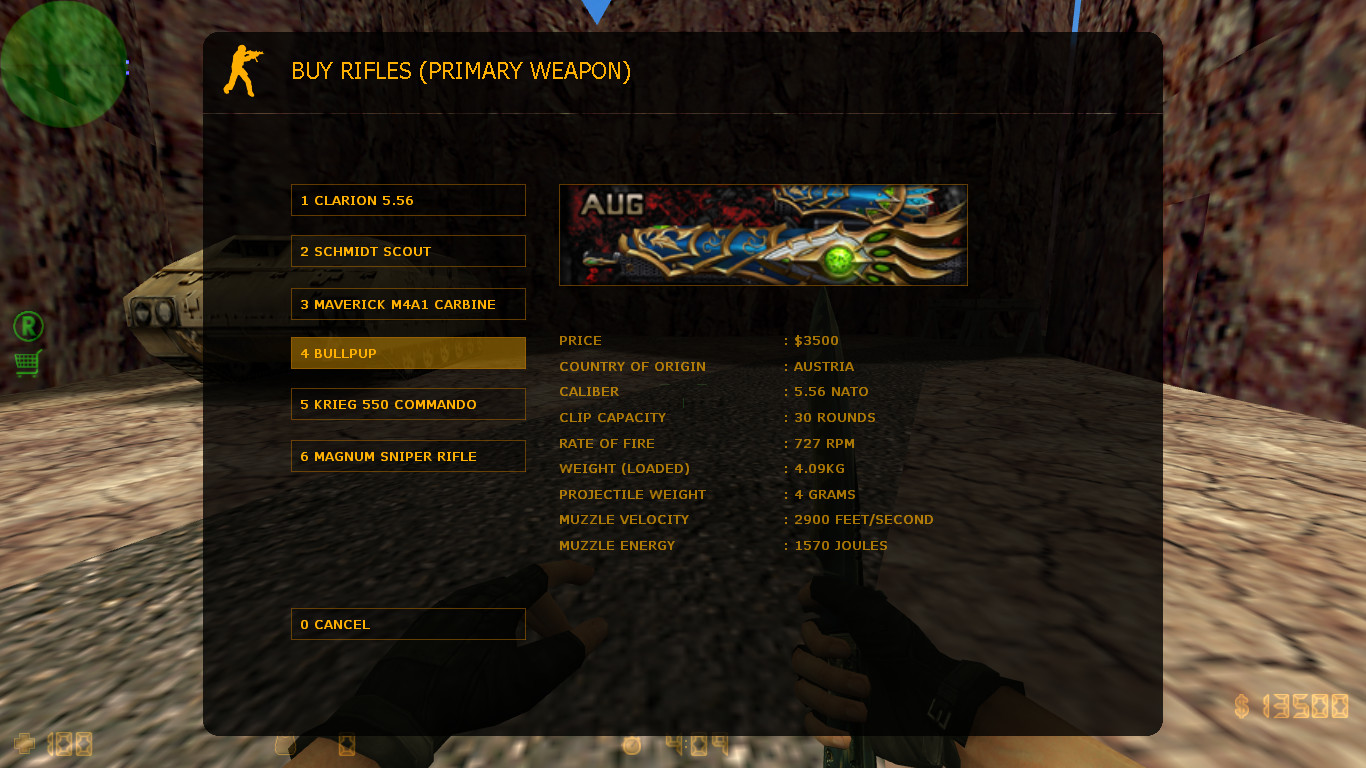The image size is (1366, 768).
Task: Buy the 6 MAGNUM SNIPER RIFLE
Action: coord(407,455)
